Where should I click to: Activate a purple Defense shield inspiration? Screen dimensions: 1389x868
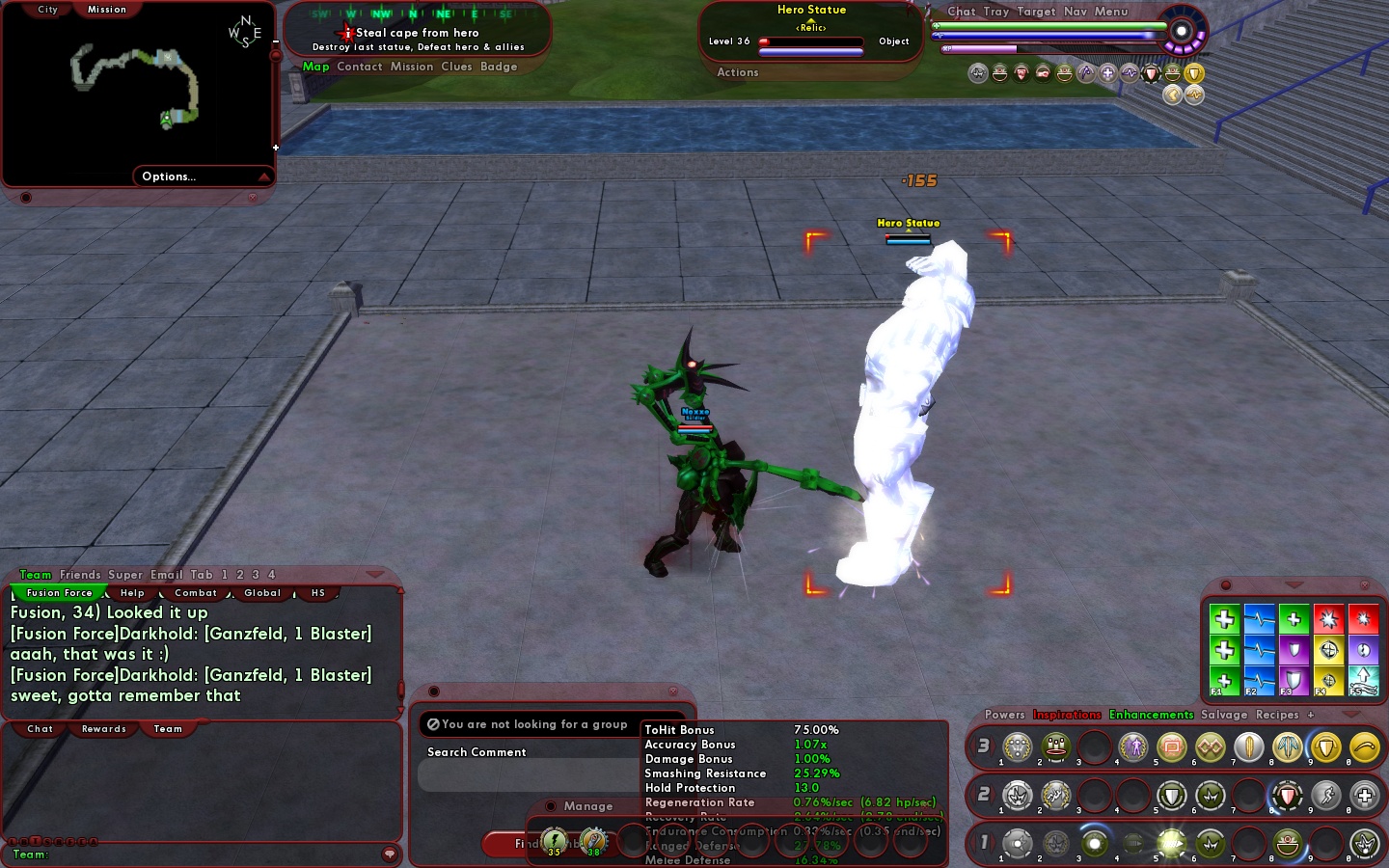click(1294, 651)
